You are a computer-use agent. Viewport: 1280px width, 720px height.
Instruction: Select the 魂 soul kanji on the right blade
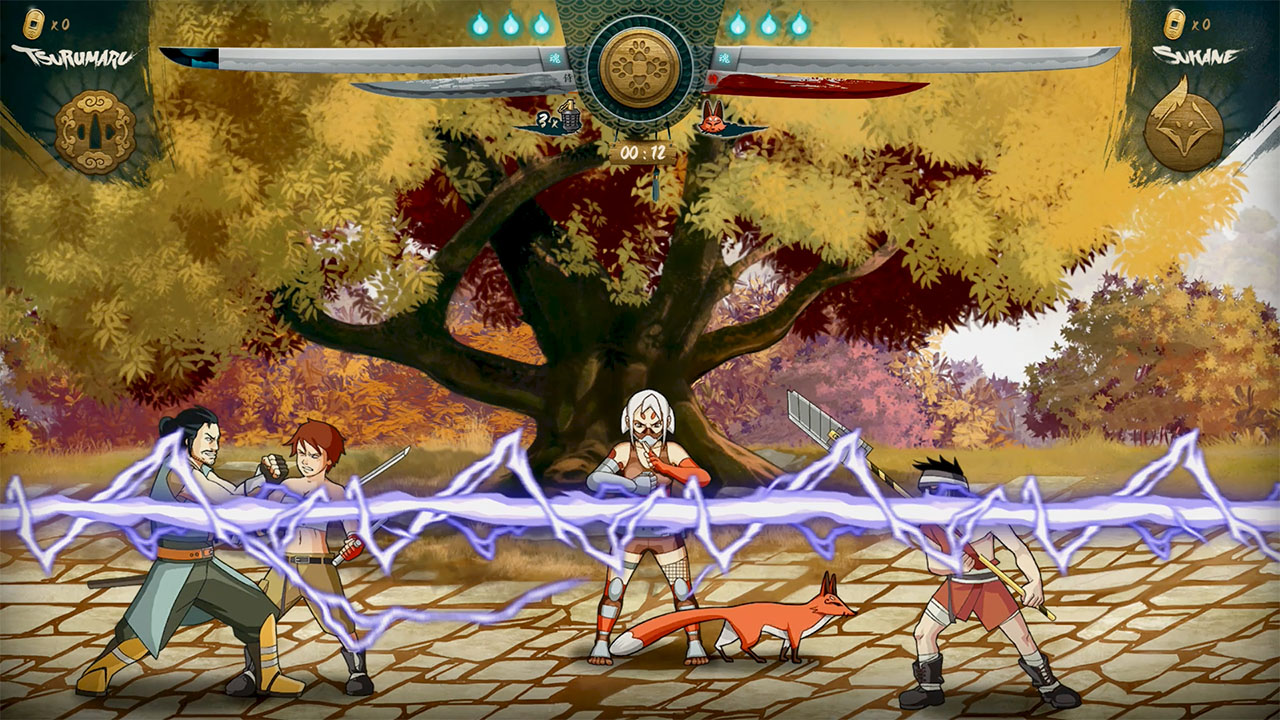pos(723,57)
